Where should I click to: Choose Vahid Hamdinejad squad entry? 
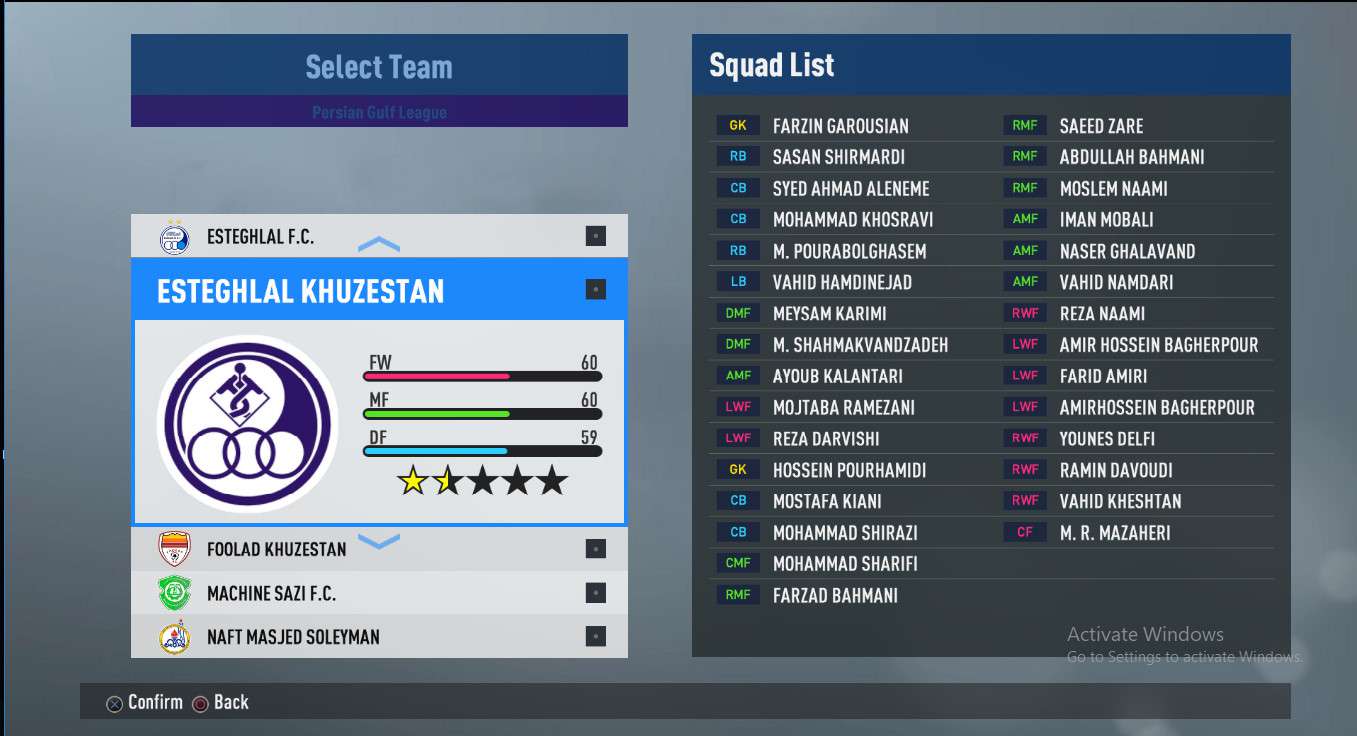click(842, 282)
